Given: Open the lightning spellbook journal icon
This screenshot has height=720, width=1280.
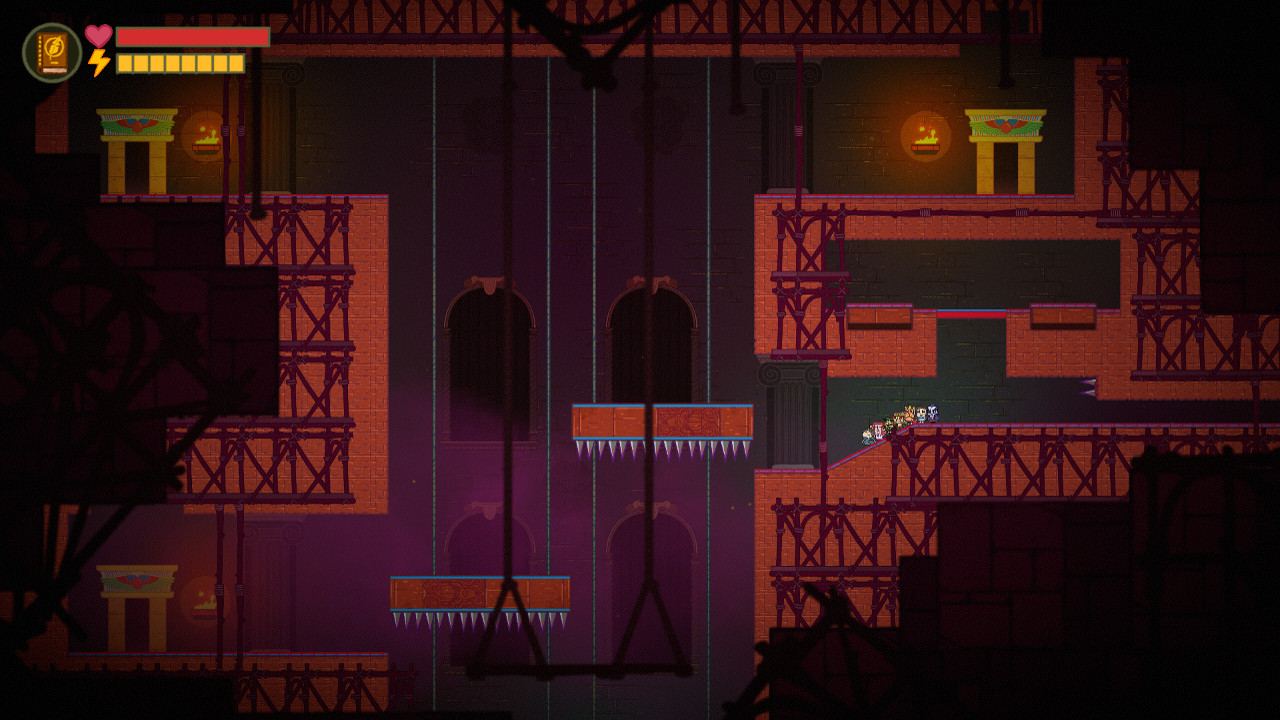Looking at the screenshot, I should (x=52, y=53).
